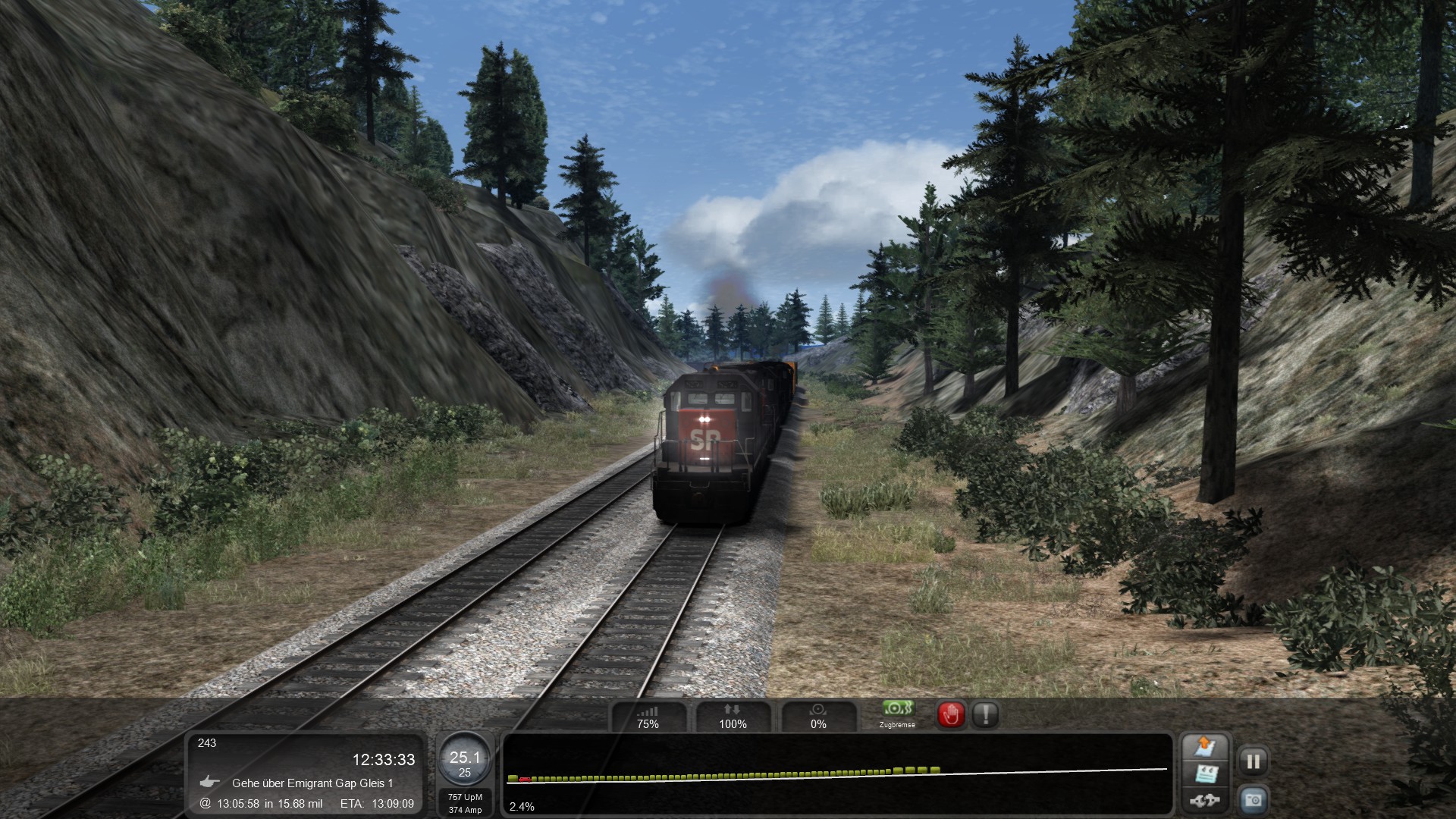Screen dimensions: 1456x819
Task: Toggle the green Zugbremse train brake icon
Action: point(897,713)
